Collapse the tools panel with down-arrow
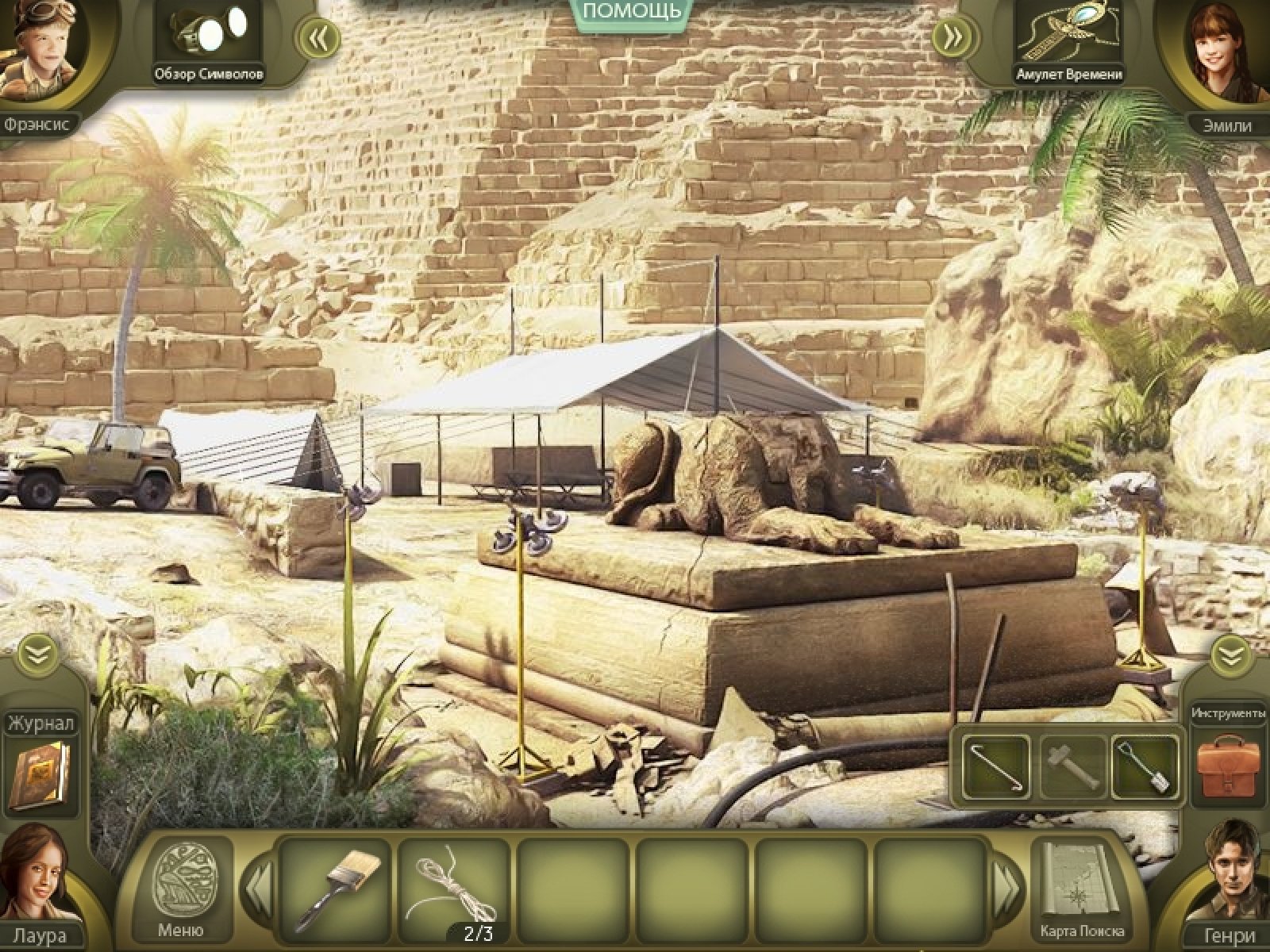 pos(1231,655)
